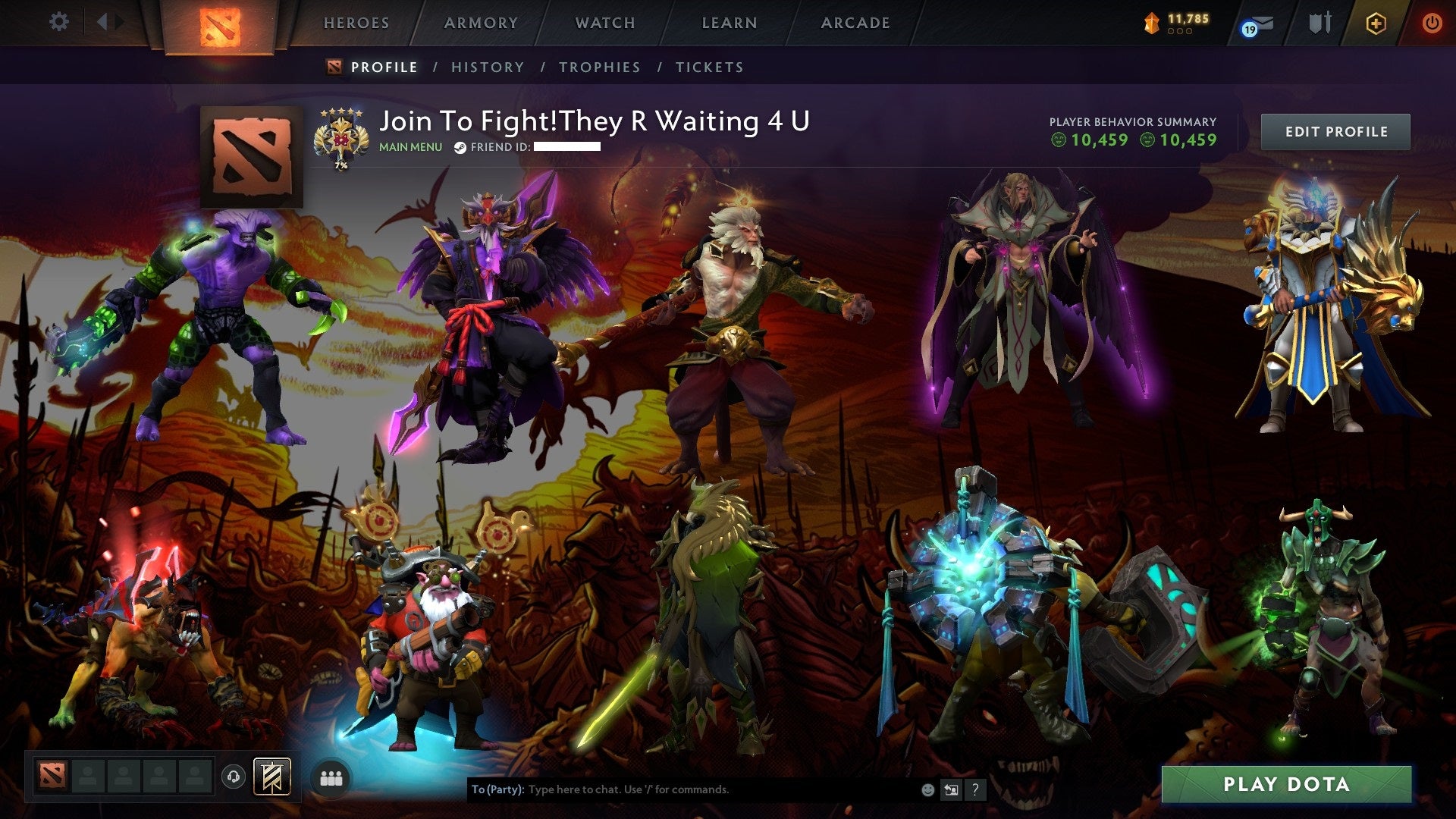1456x819 pixels.
Task: Switch to the HISTORY tab
Action: tap(487, 67)
